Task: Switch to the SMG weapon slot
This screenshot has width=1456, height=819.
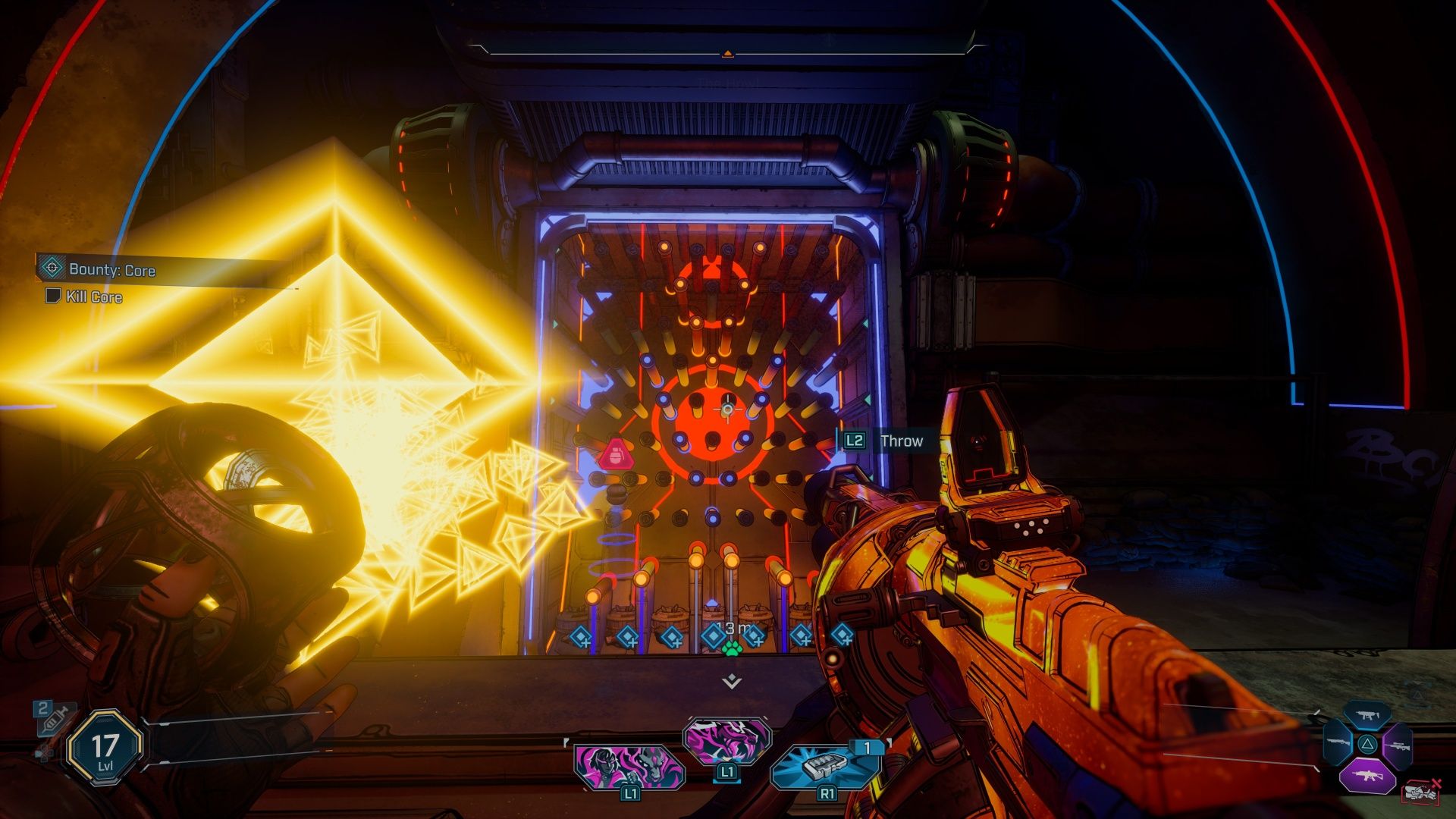Action: [1367, 714]
